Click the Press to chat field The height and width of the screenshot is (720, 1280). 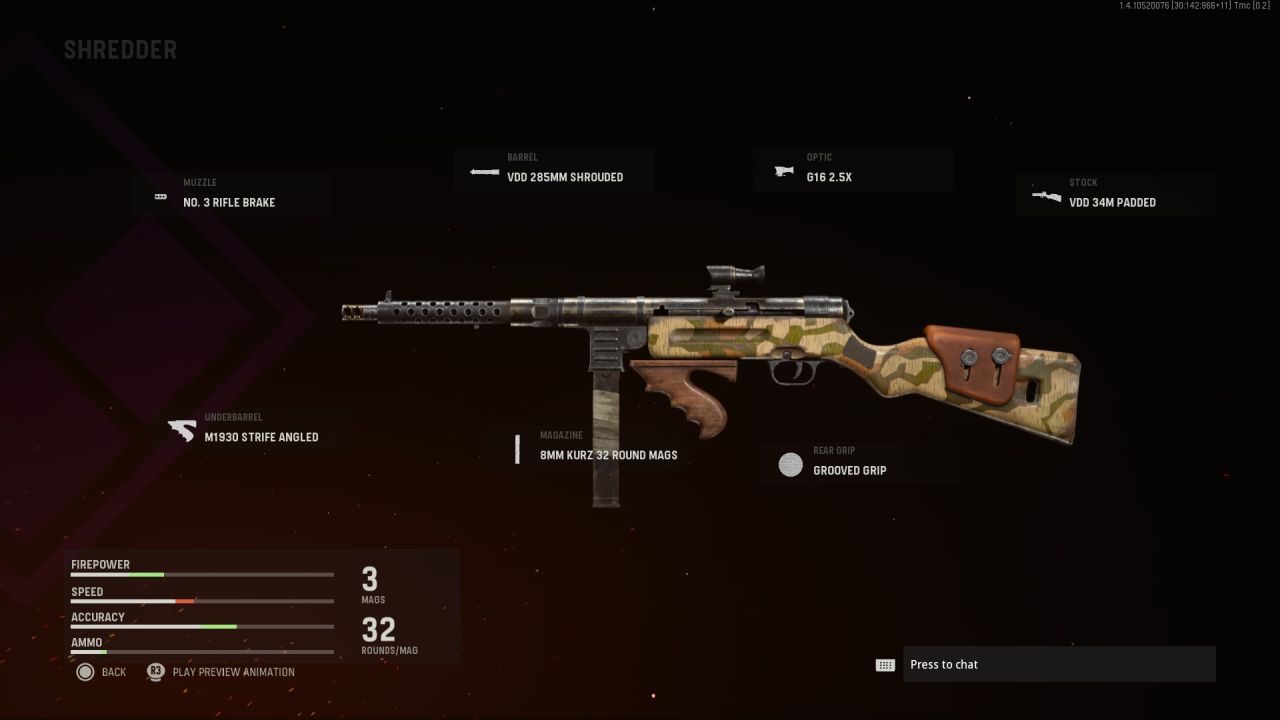pyautogui.click(x=1060, y=664)
